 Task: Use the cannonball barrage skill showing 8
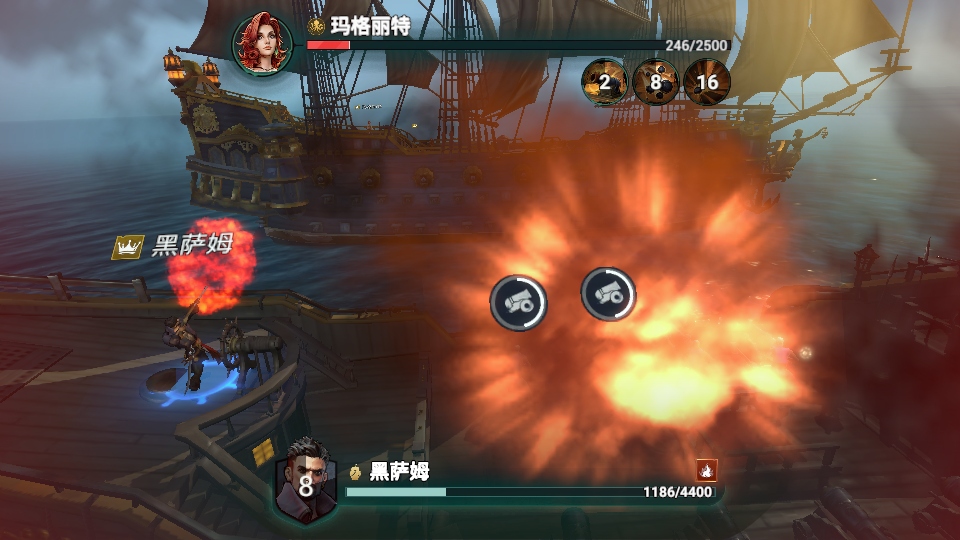tap(656, 82)
